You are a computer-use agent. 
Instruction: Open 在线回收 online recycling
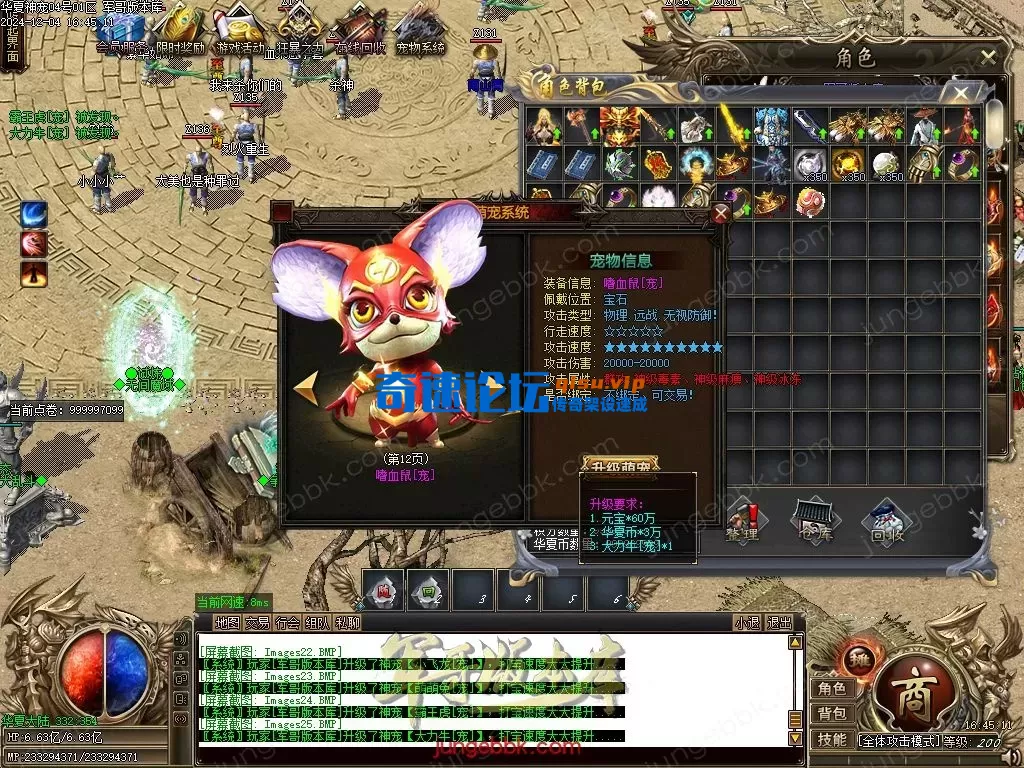coord(358,28)
